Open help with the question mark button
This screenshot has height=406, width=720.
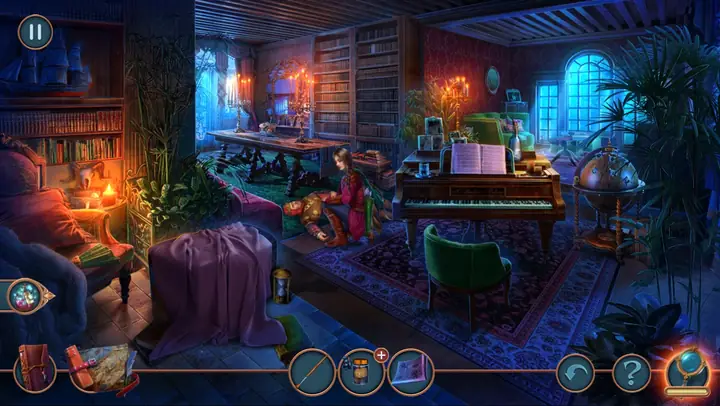tap(631, 373)
